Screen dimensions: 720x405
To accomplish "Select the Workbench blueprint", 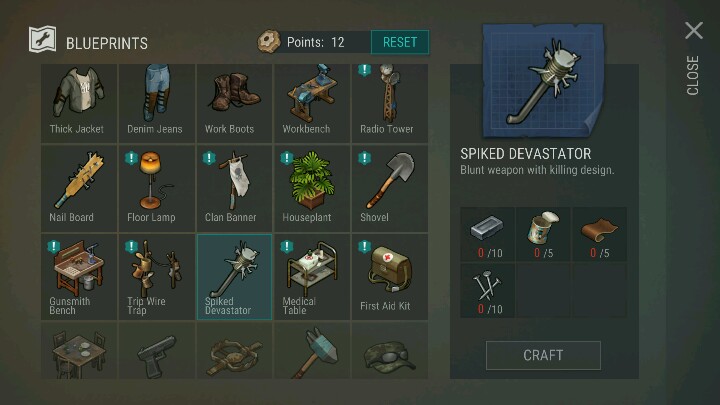I will point(311,100).
